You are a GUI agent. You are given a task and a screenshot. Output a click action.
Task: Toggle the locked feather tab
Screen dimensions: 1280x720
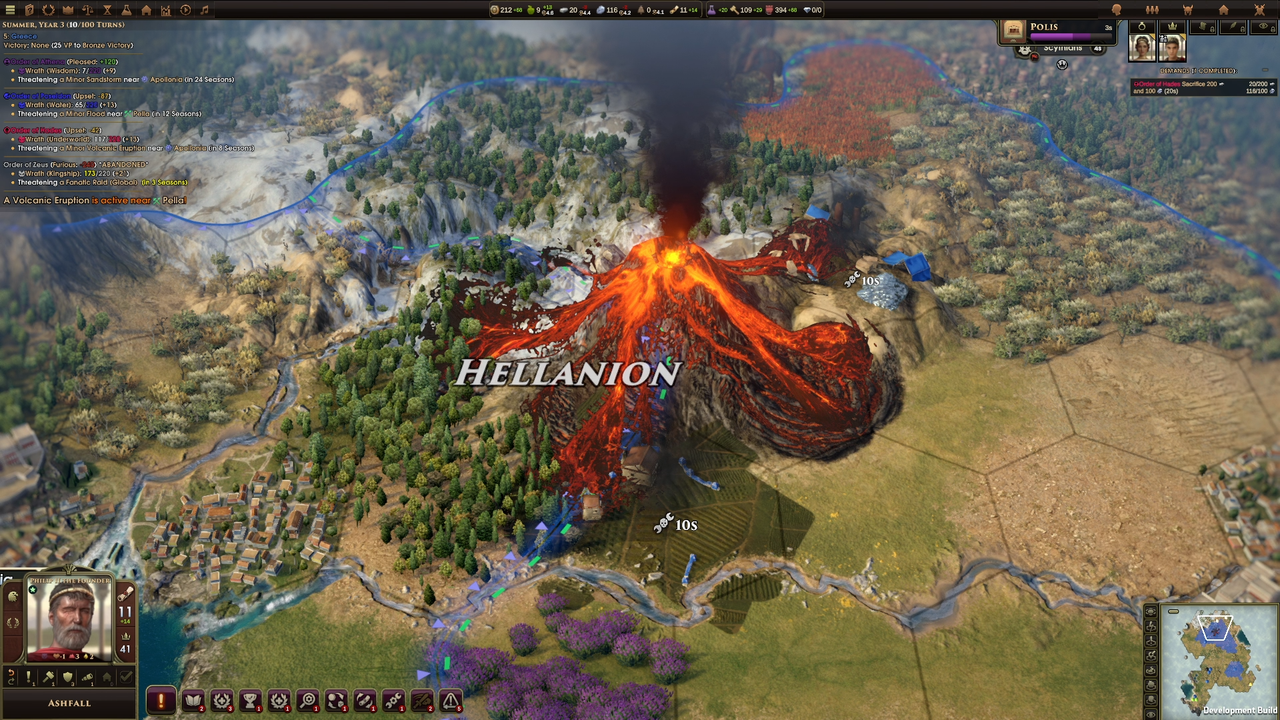coord(1233,27)
